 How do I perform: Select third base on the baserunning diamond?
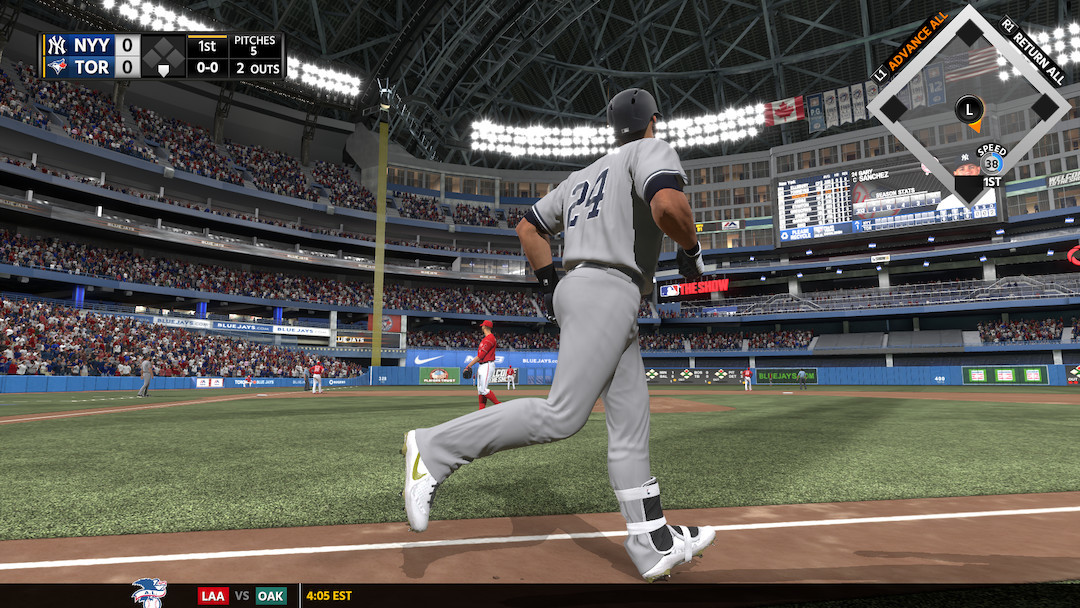click(894, 107)
